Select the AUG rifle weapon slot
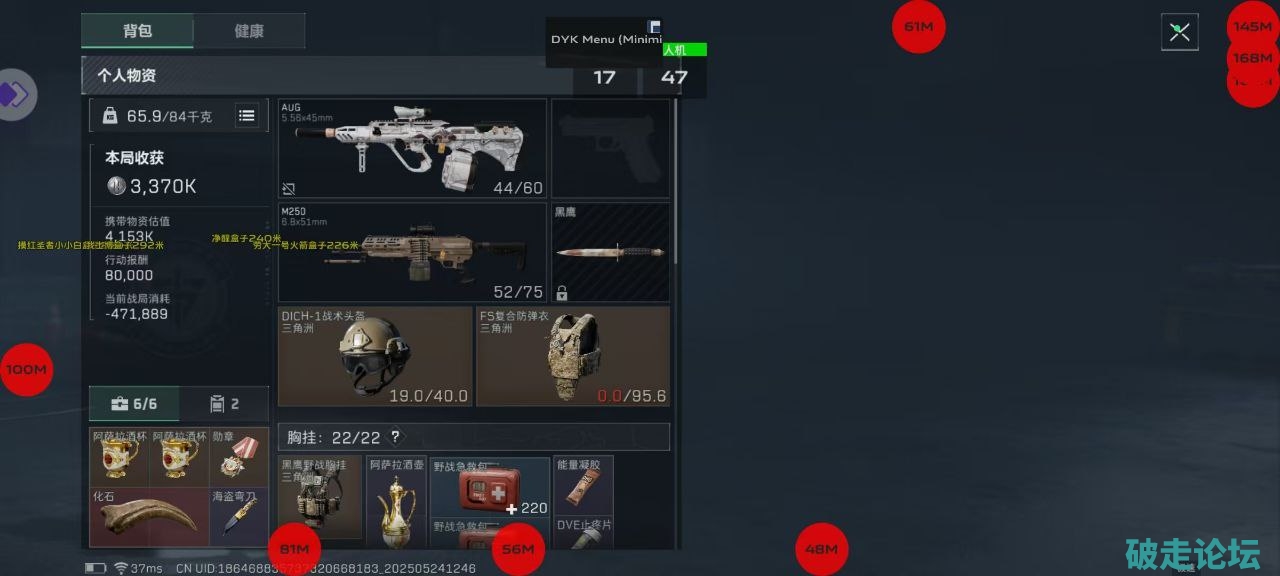Image resolution: width=1280 pixels, height=576 pixels. (412, 148)
